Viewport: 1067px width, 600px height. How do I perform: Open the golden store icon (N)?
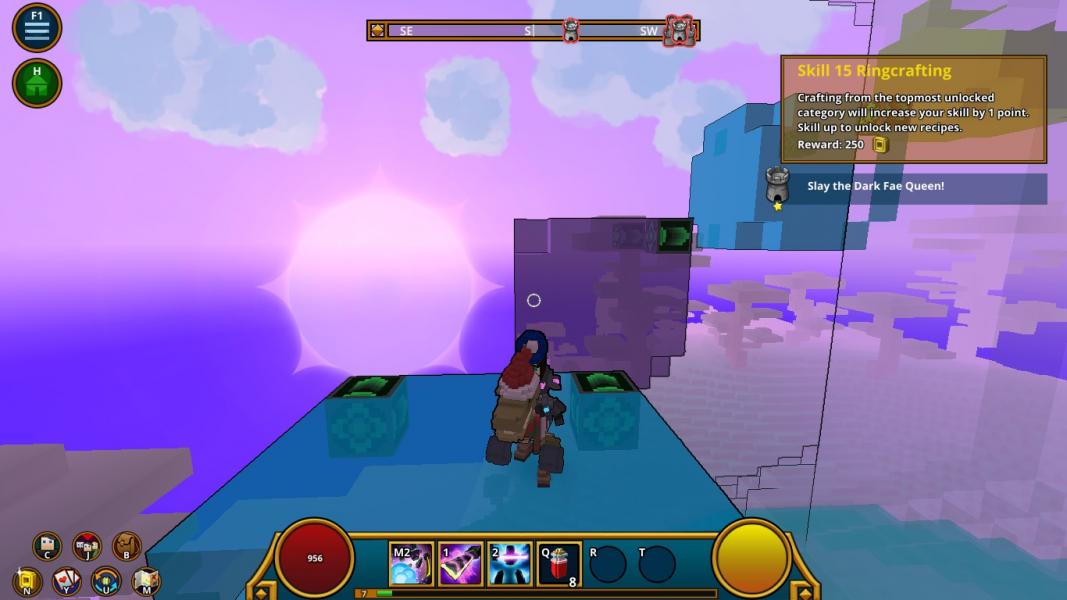pyautogui.click(x=27, y=581)
